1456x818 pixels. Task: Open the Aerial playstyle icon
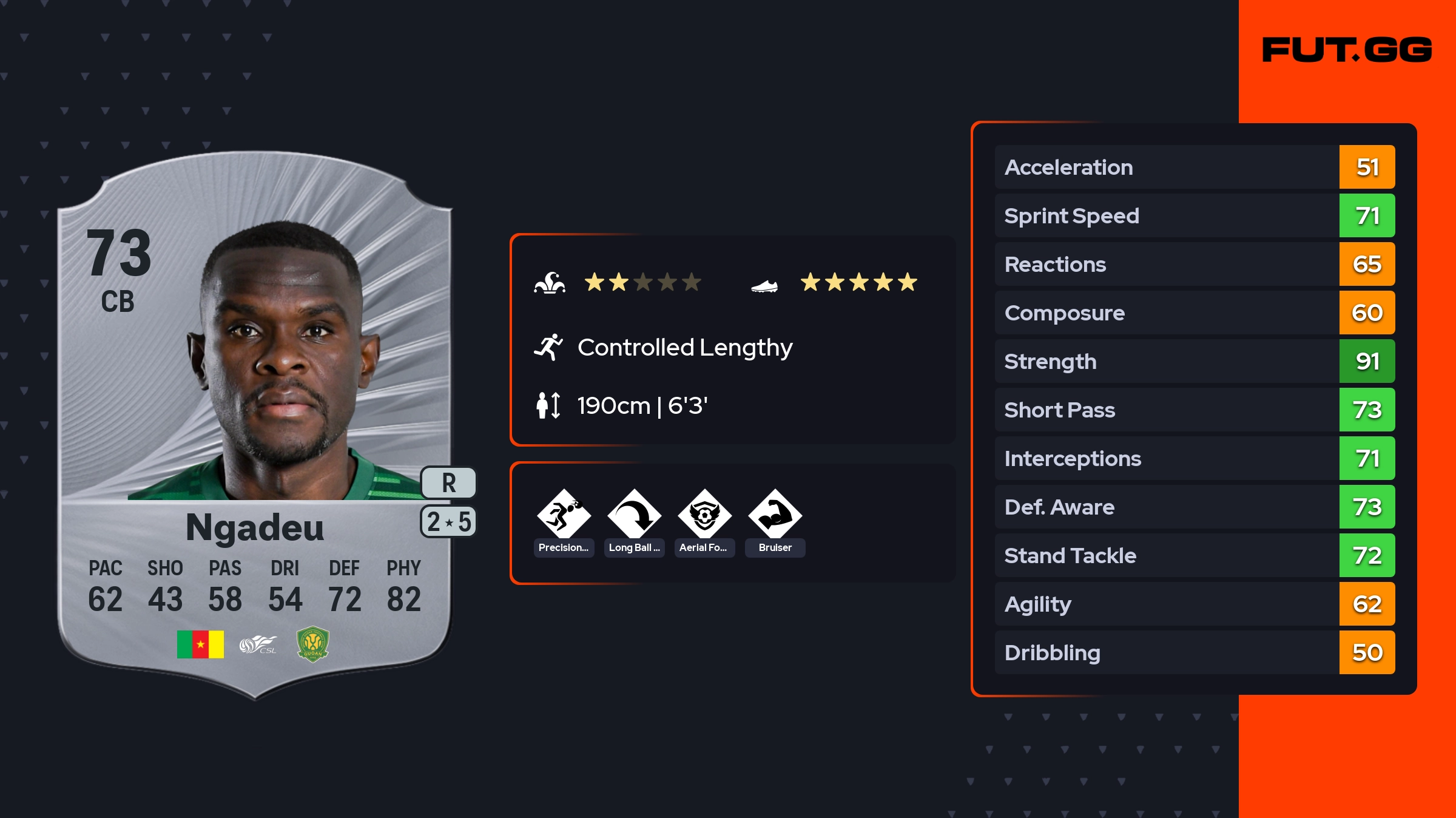click(704, 515)
